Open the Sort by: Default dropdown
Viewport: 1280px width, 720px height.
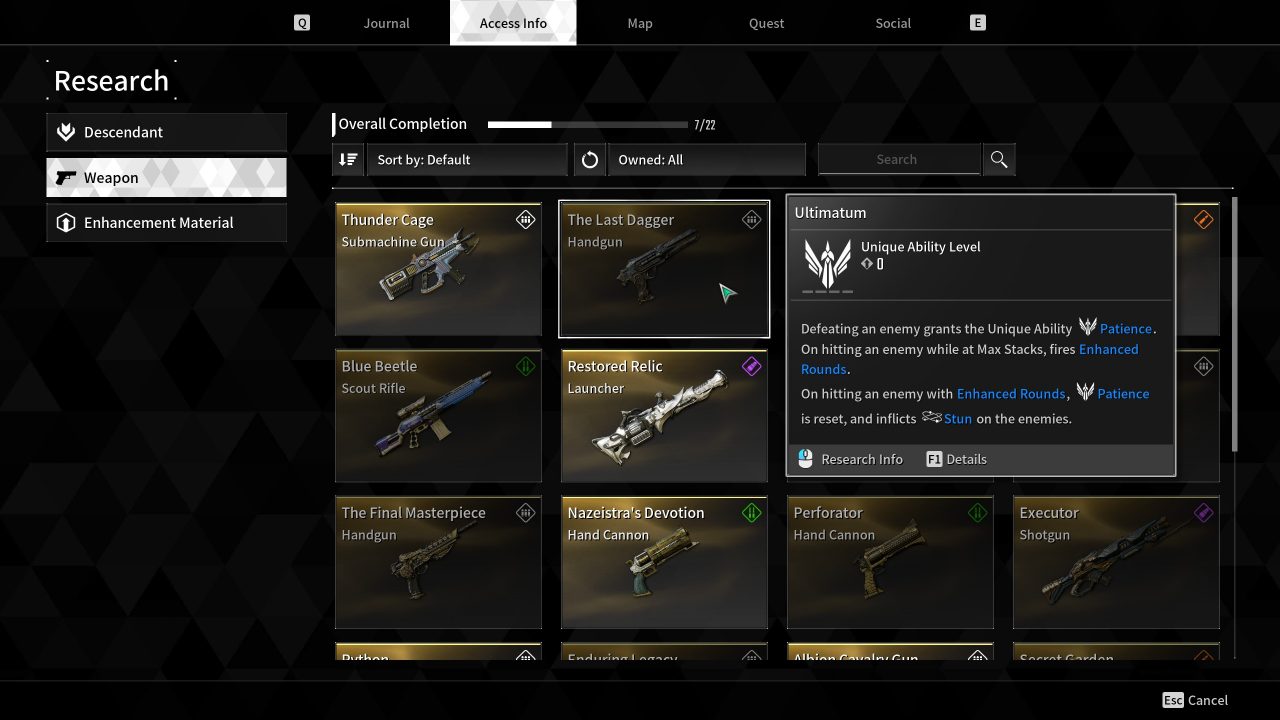[x=466, y=159]
